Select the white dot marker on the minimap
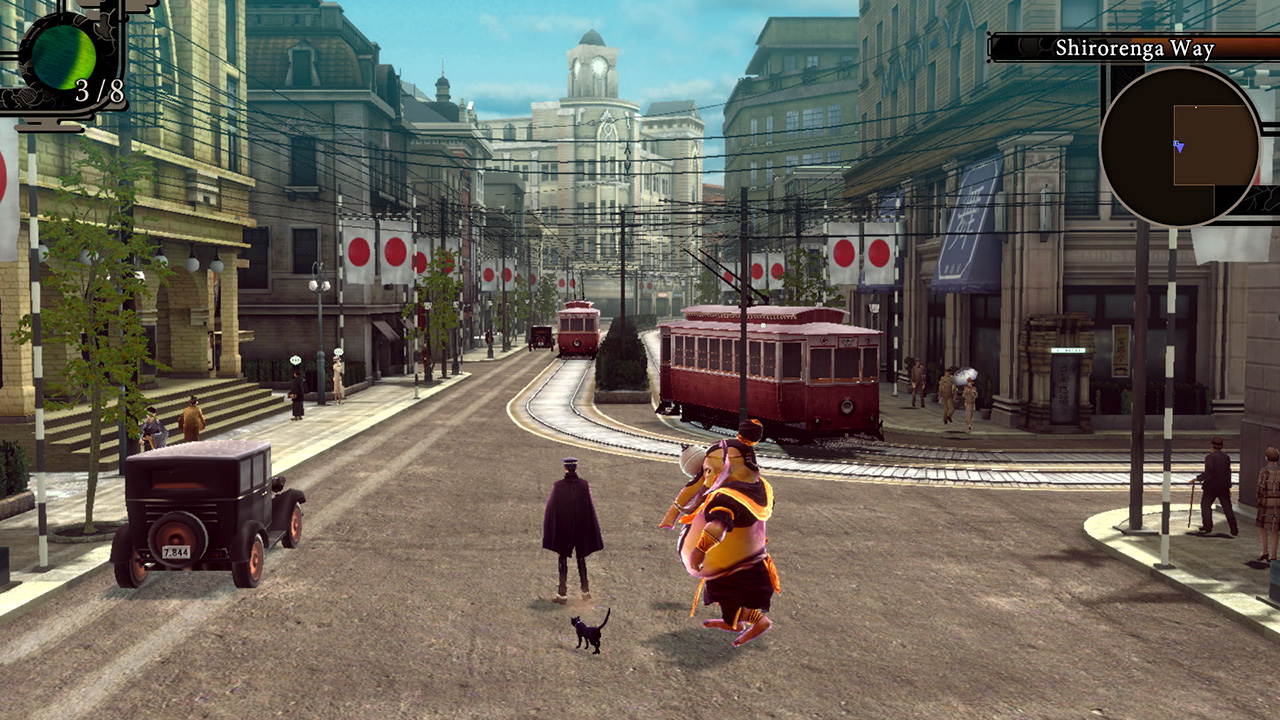 coord(1196,106)
